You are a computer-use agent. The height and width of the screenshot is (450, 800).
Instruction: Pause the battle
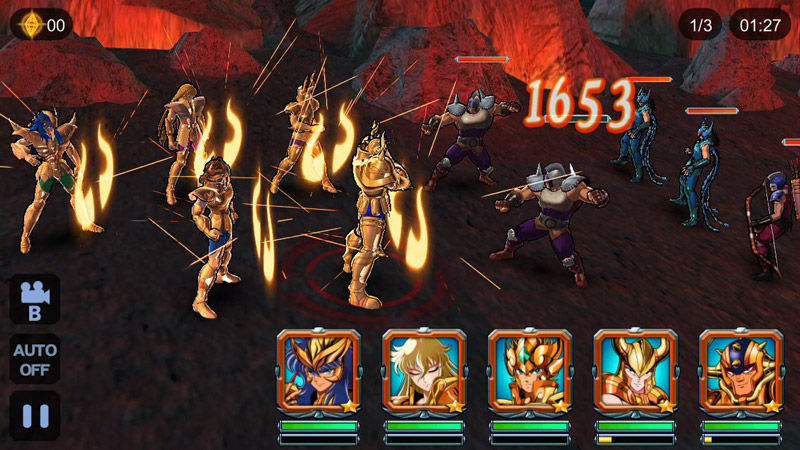[x=35, y=415]
